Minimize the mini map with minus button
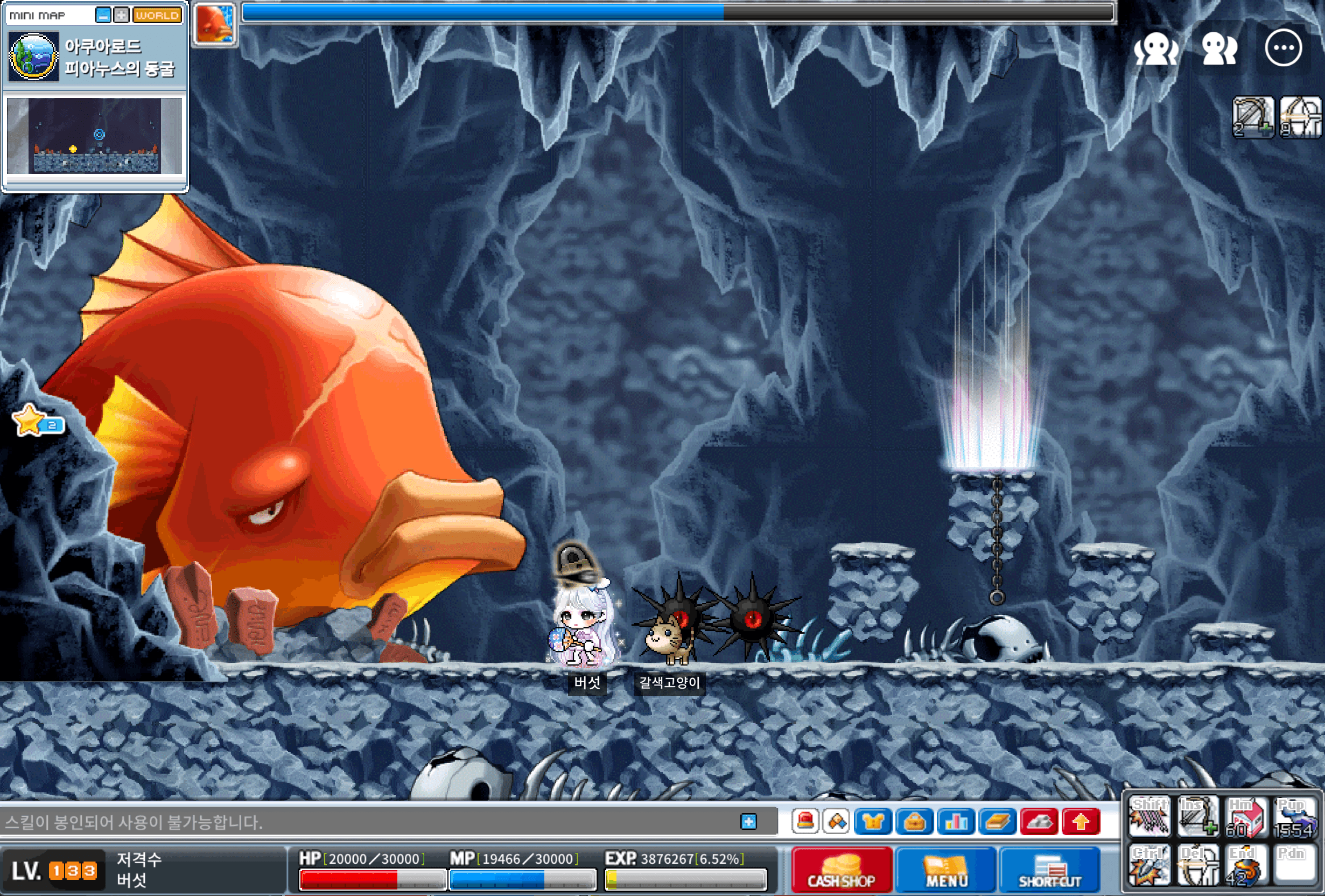This screenshot has height=896, width=1325. 103,16
